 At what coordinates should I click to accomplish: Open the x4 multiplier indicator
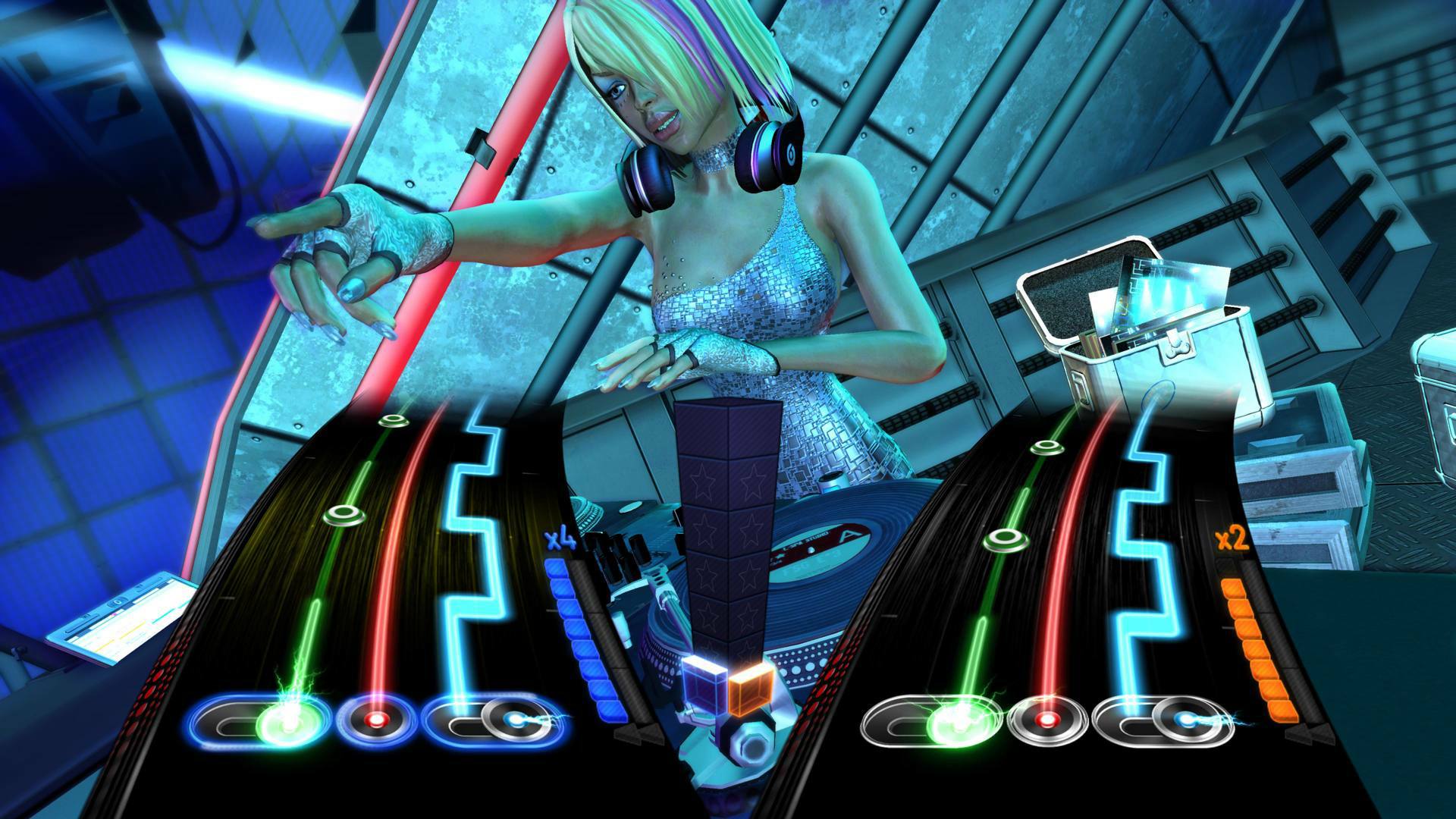[x=559, y=538]
